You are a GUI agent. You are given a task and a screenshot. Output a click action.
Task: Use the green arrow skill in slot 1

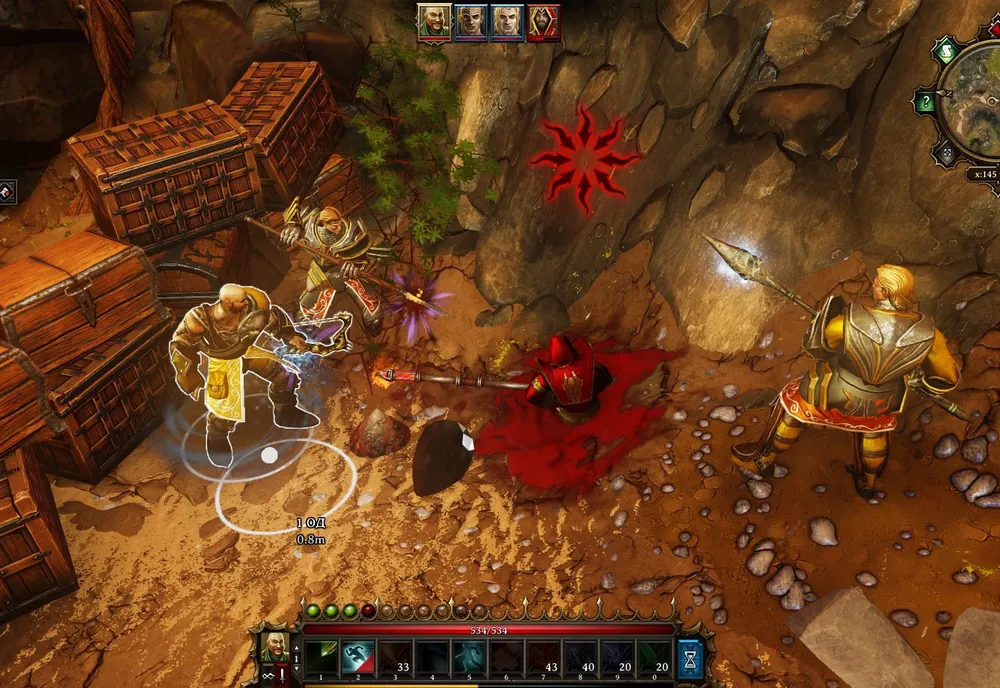point(321,657)
